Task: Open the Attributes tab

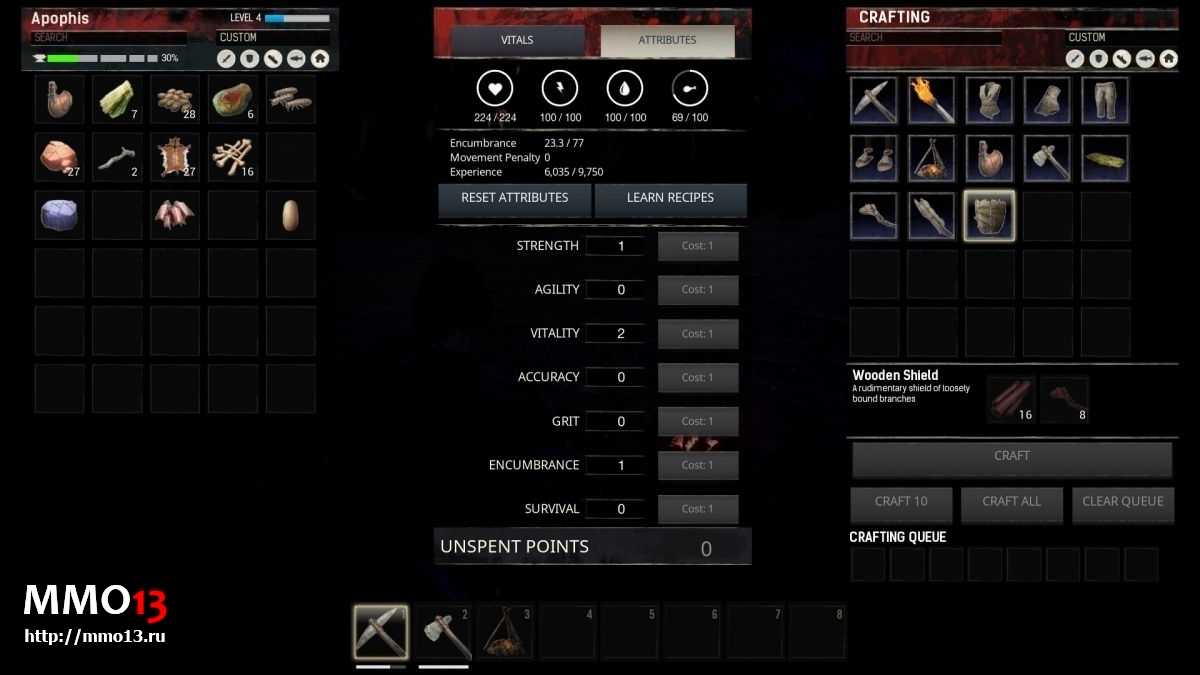Action: tap(667, 40)
